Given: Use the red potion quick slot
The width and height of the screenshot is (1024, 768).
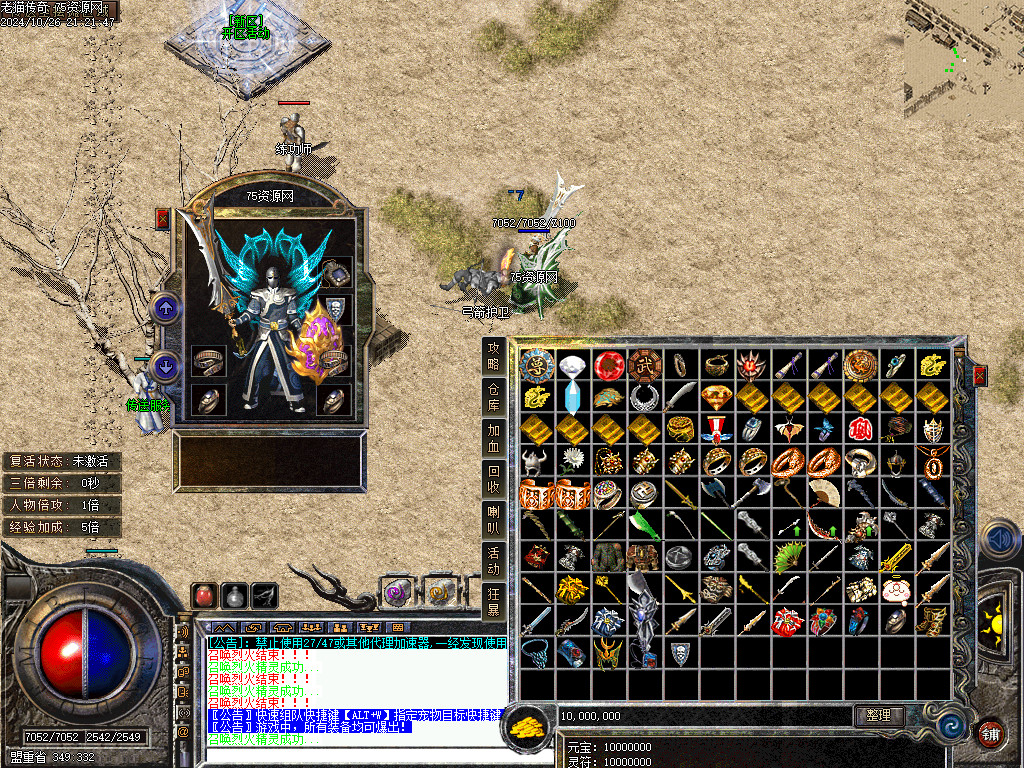Looking at the screenshot, I should pos(204,595).
